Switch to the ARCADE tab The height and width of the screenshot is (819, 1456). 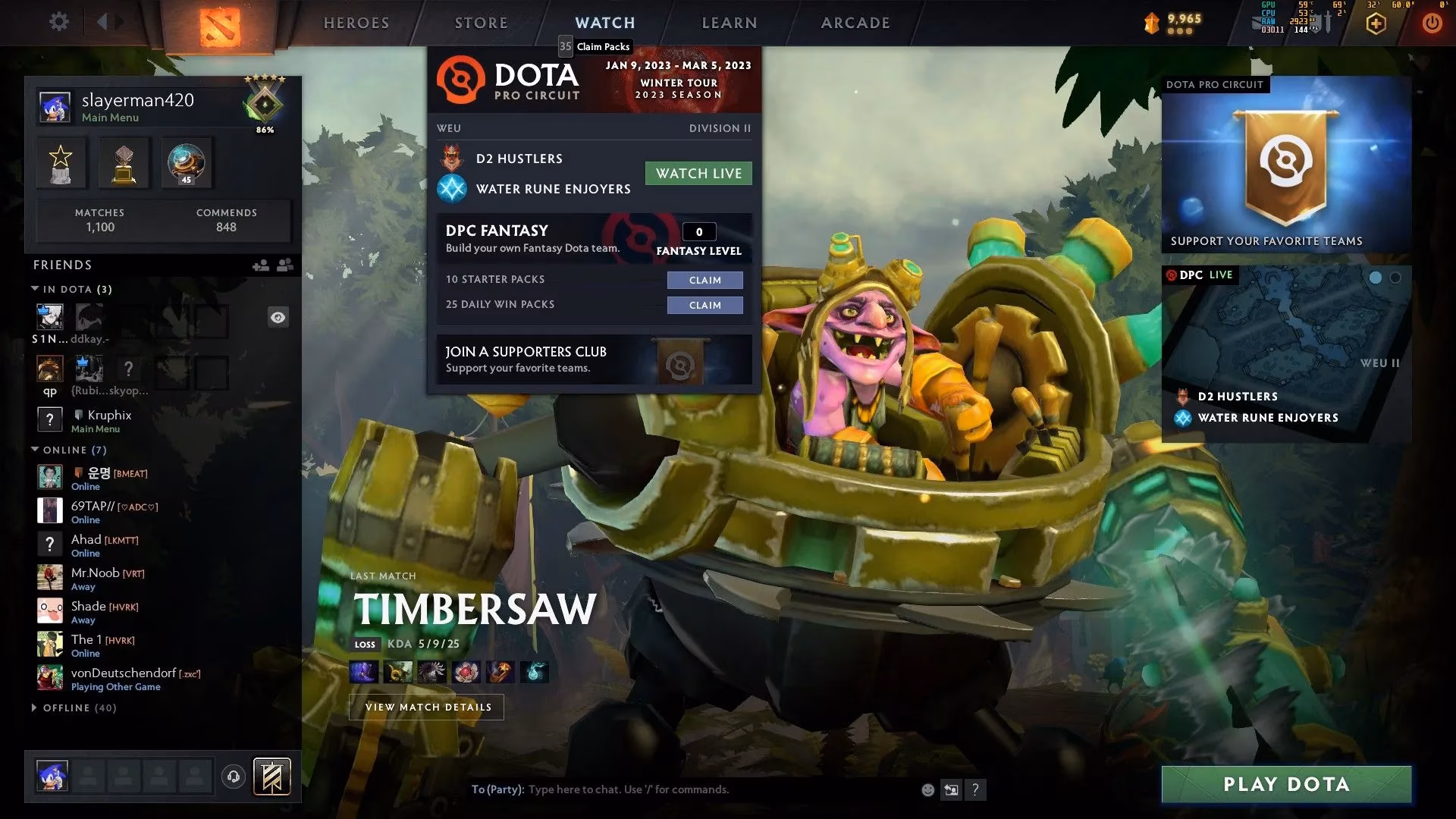point(855,23)
